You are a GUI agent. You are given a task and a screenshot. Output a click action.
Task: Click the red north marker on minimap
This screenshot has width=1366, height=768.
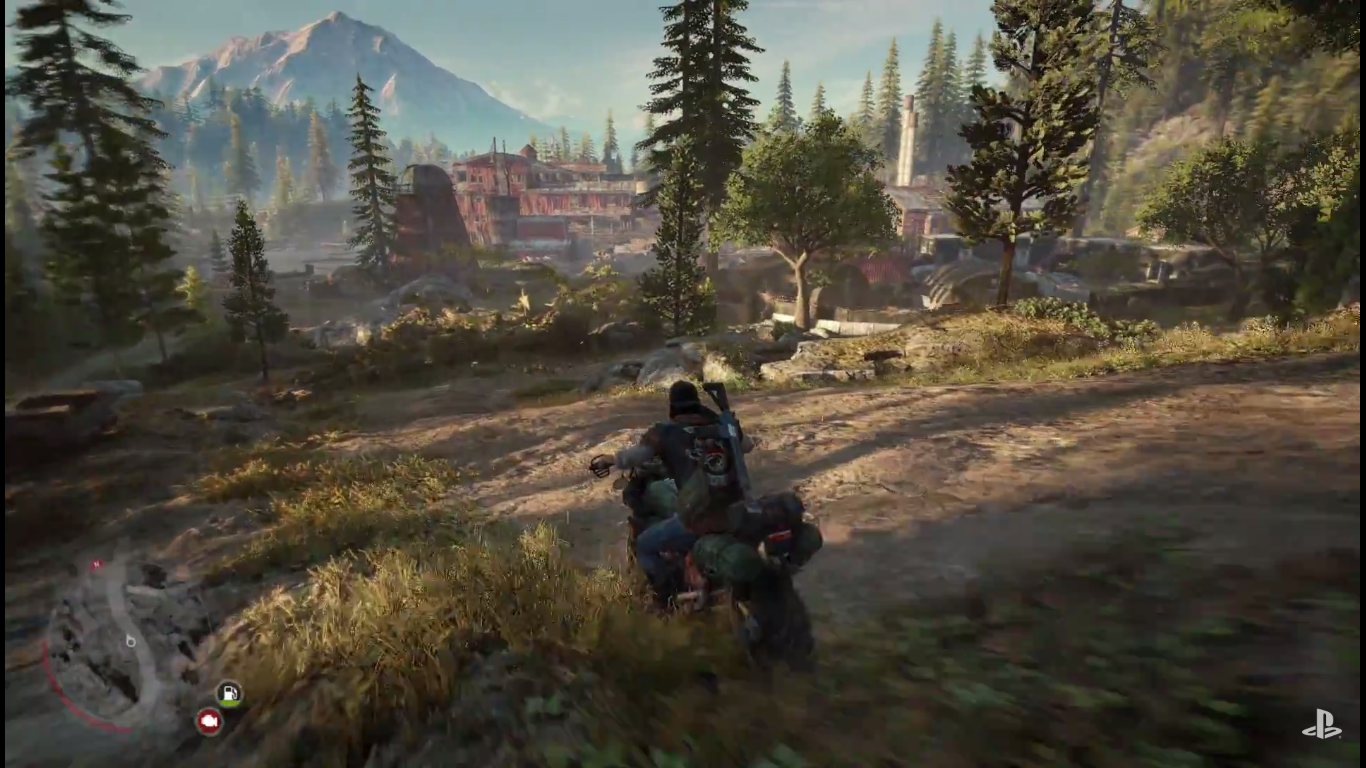[x=96, y=566]
